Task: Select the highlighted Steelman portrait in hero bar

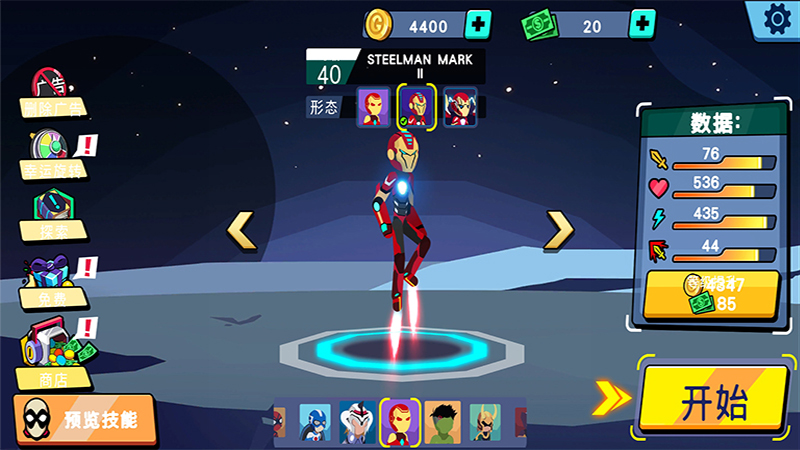Action: [400, 422]
